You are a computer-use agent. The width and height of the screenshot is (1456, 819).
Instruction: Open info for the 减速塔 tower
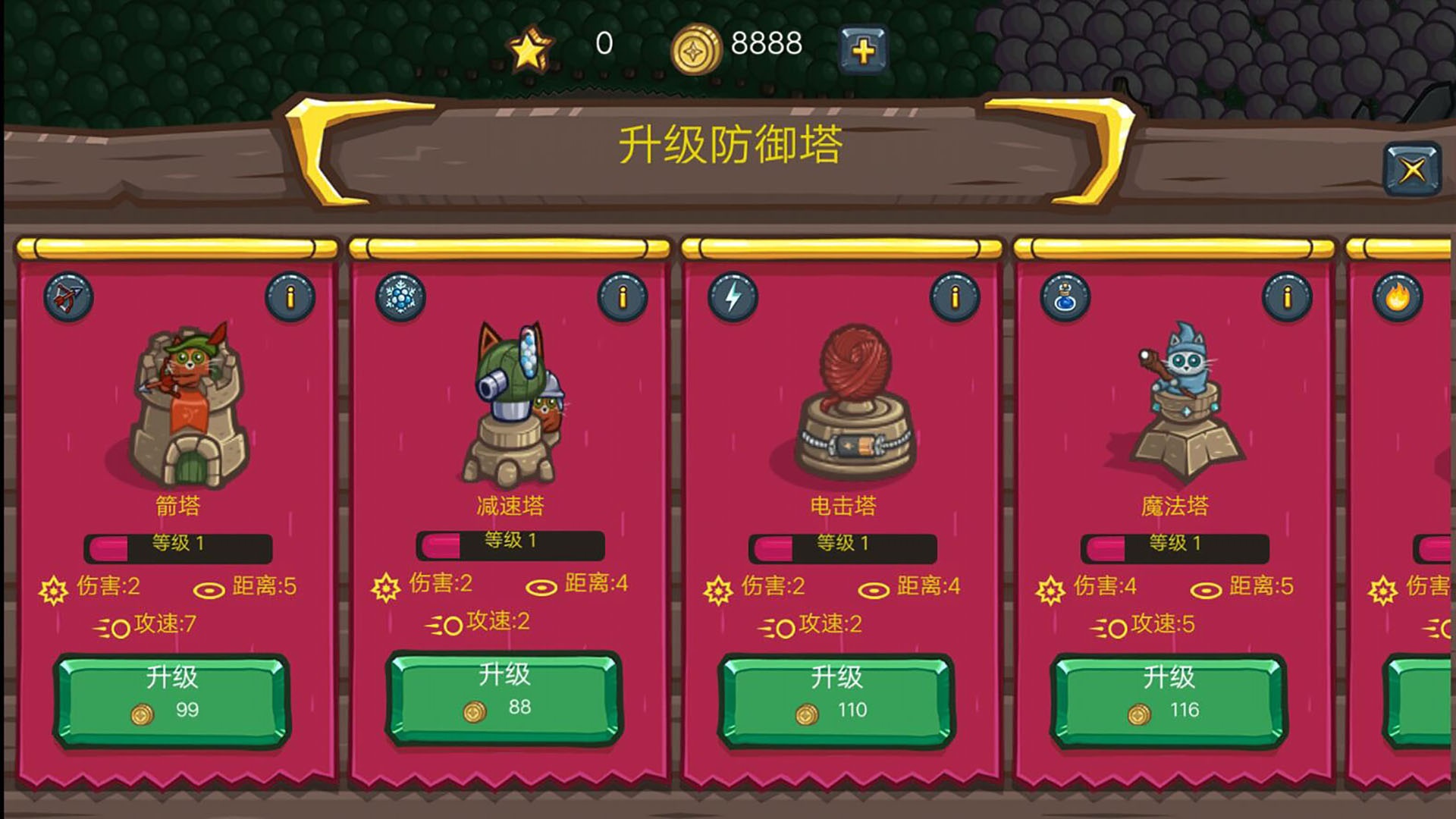[624, 297]
